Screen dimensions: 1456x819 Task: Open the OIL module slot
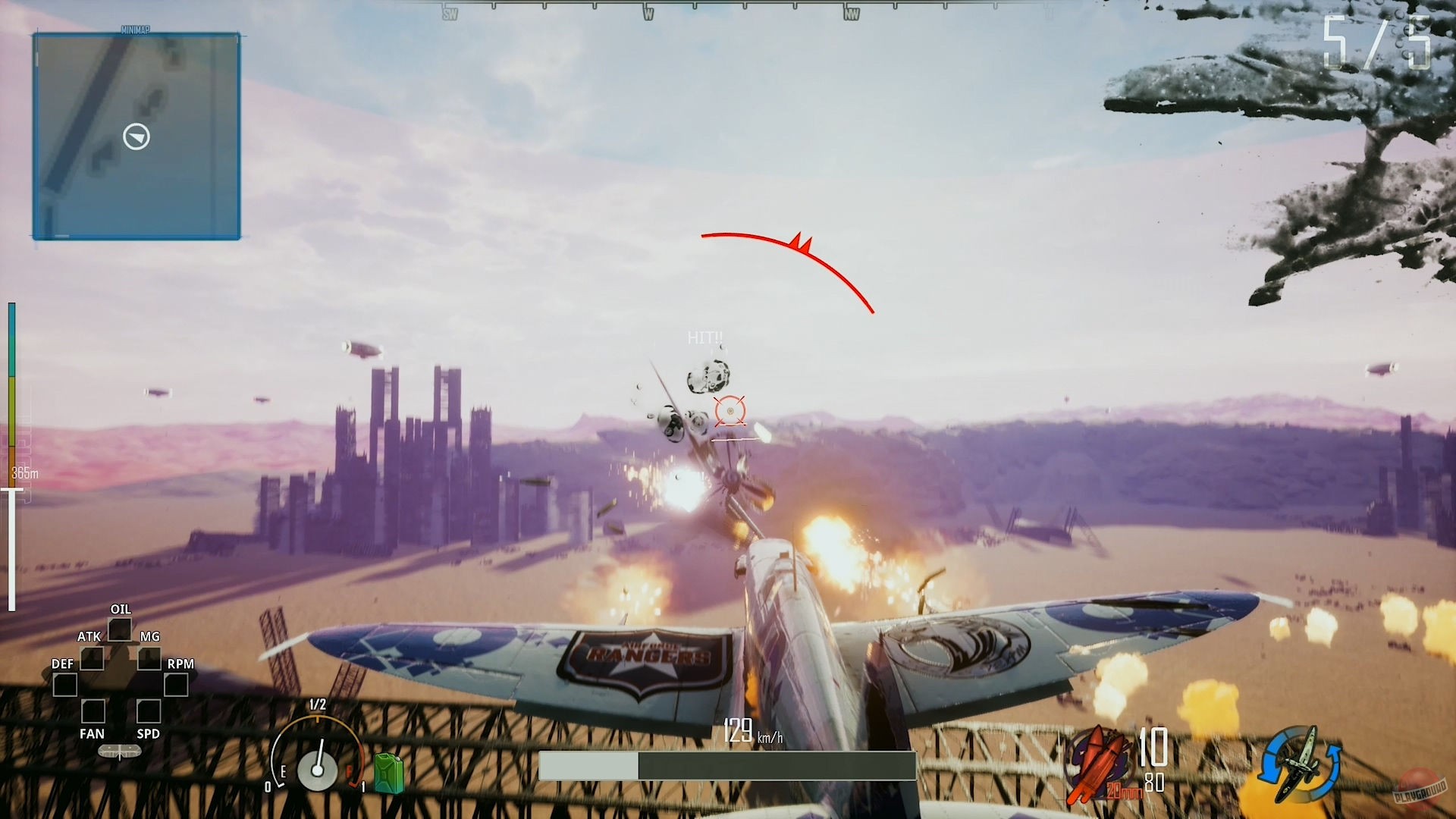tap(120, 629)
